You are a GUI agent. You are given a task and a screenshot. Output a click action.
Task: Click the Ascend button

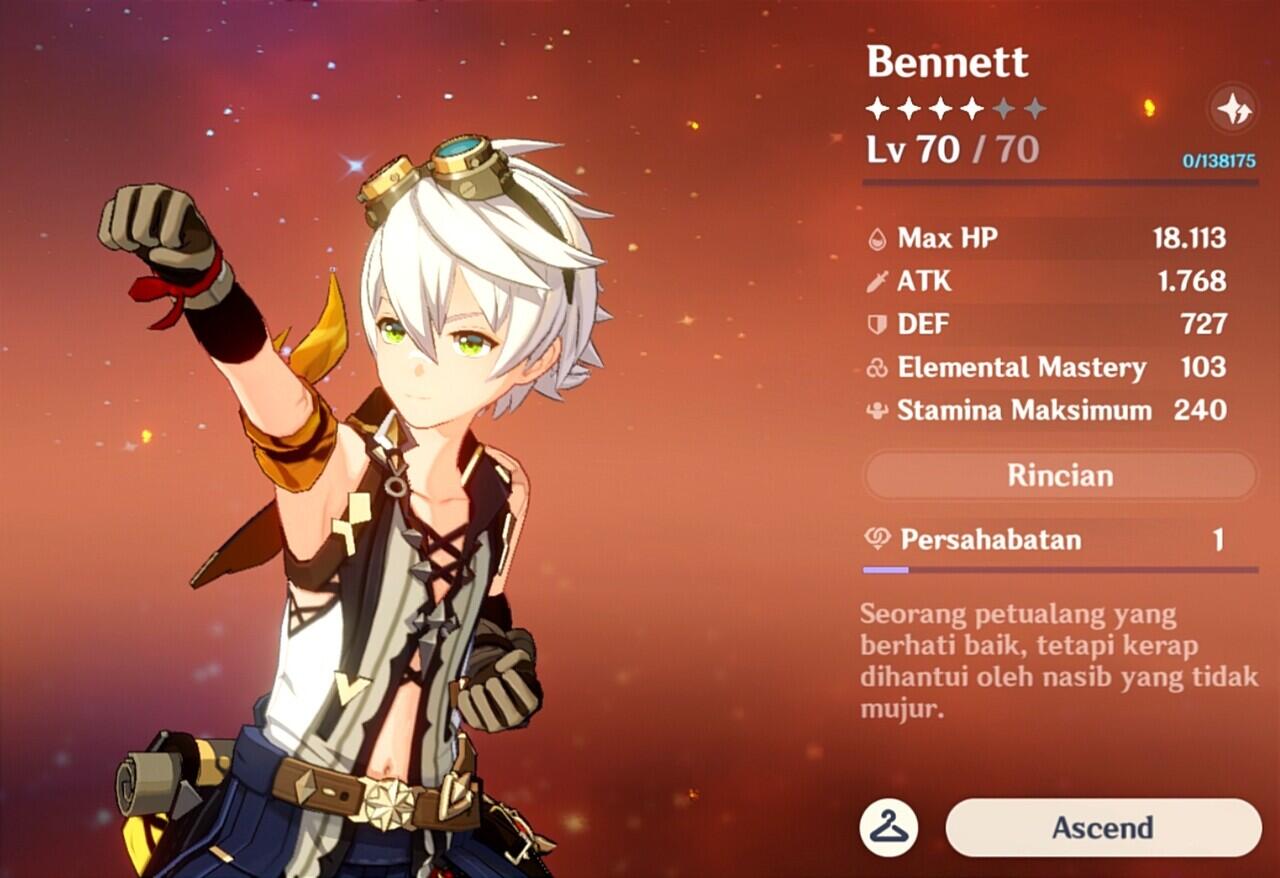point(1102,827)
